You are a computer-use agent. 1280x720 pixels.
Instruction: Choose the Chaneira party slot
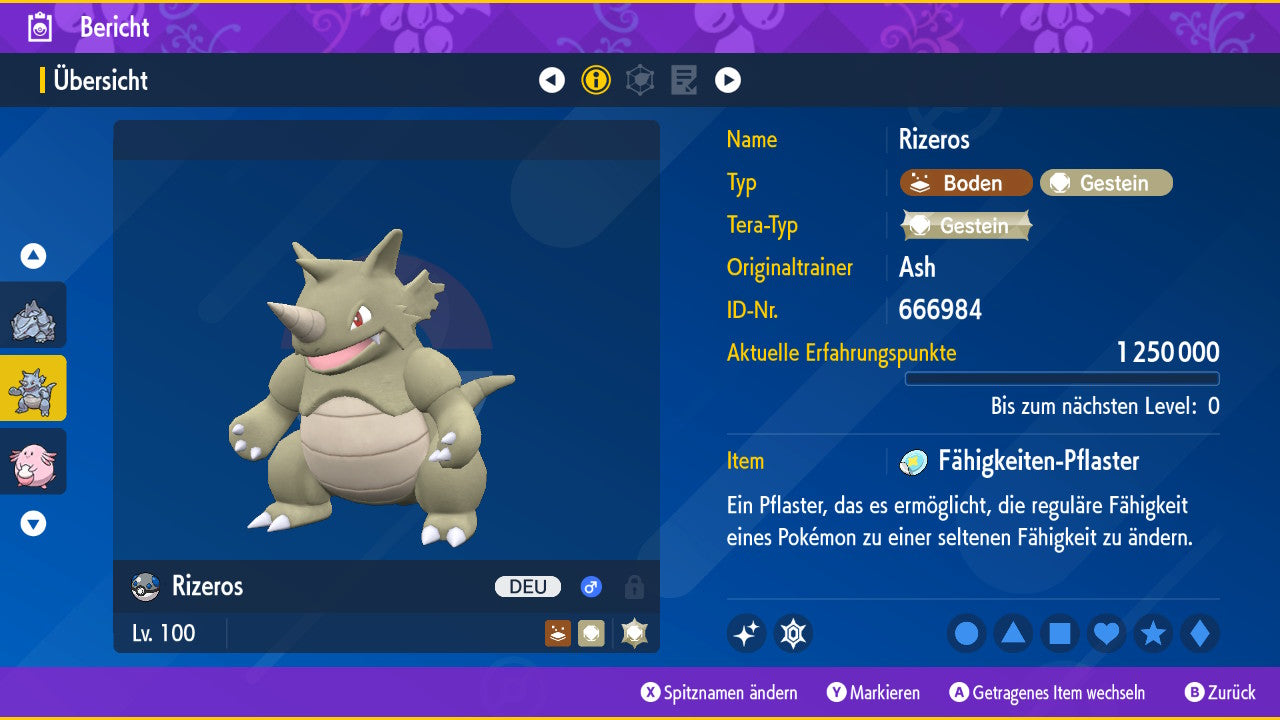coord(33,461)
